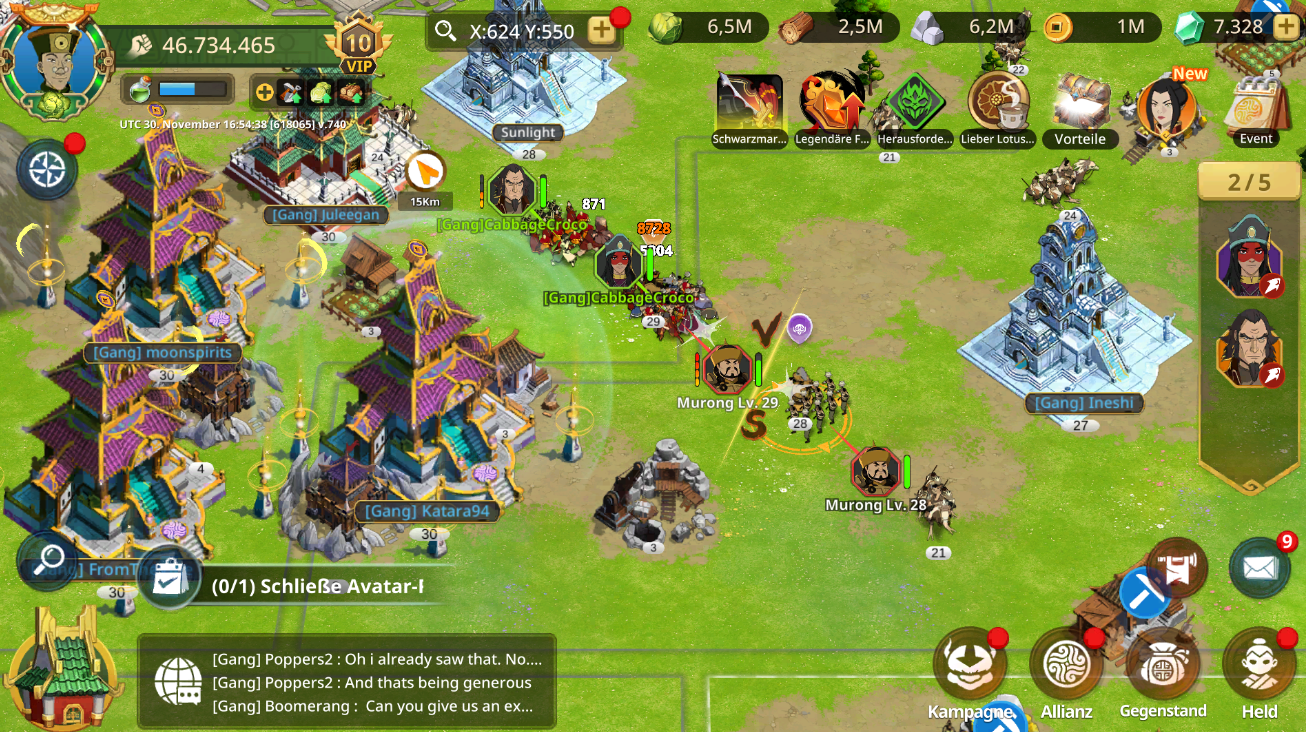Open the Herausforderung icon
1306x732 pixels.
click(915, 103)
